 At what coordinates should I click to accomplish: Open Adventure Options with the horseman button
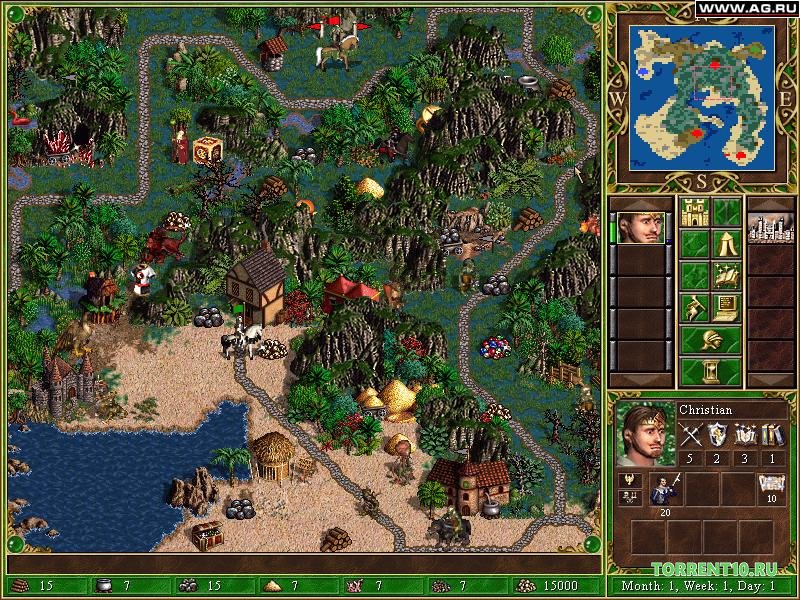click(x=694, y=307)
